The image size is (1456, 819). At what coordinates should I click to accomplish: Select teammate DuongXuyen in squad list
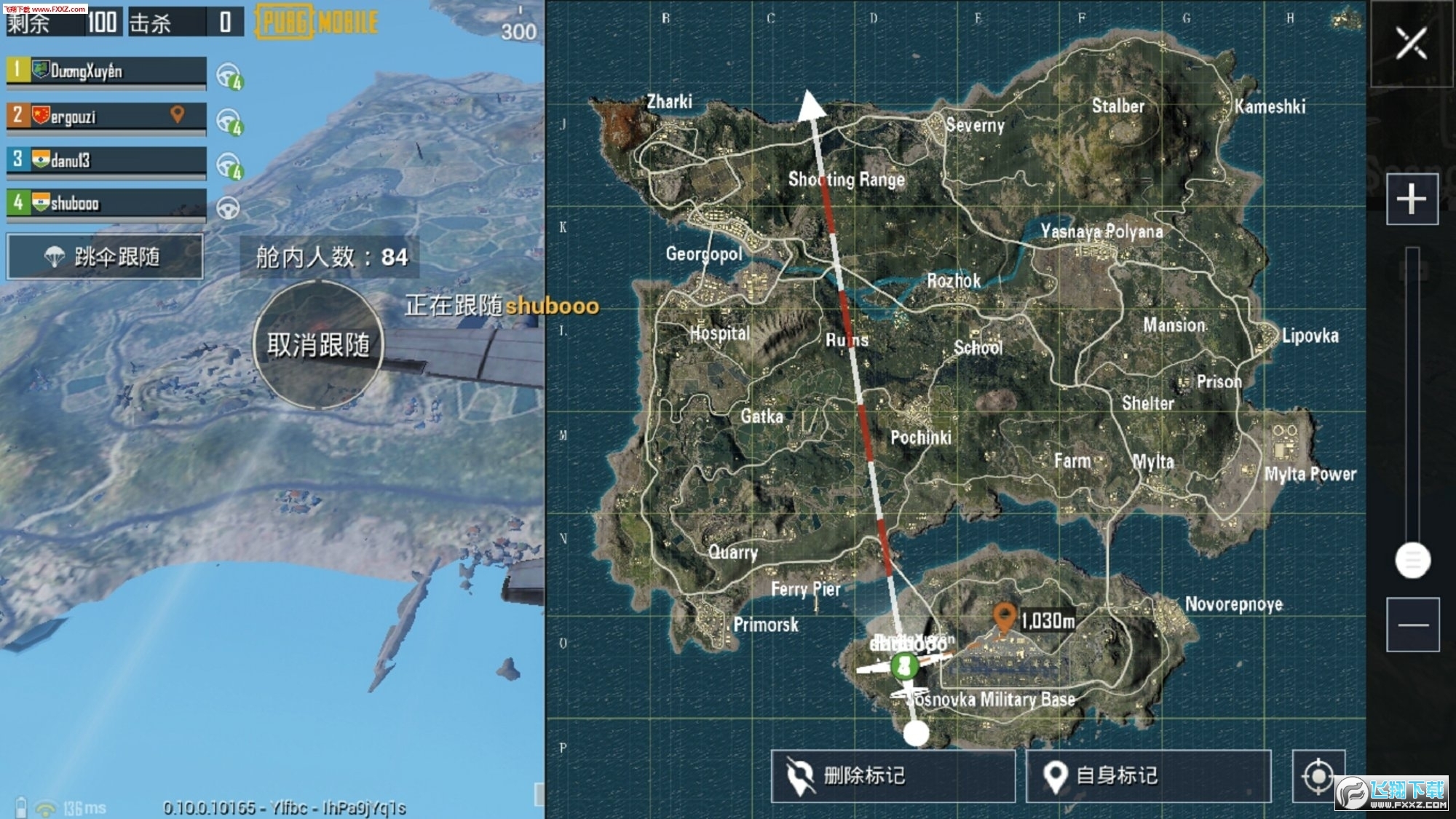pyautogui.click(x=106, y=71)
